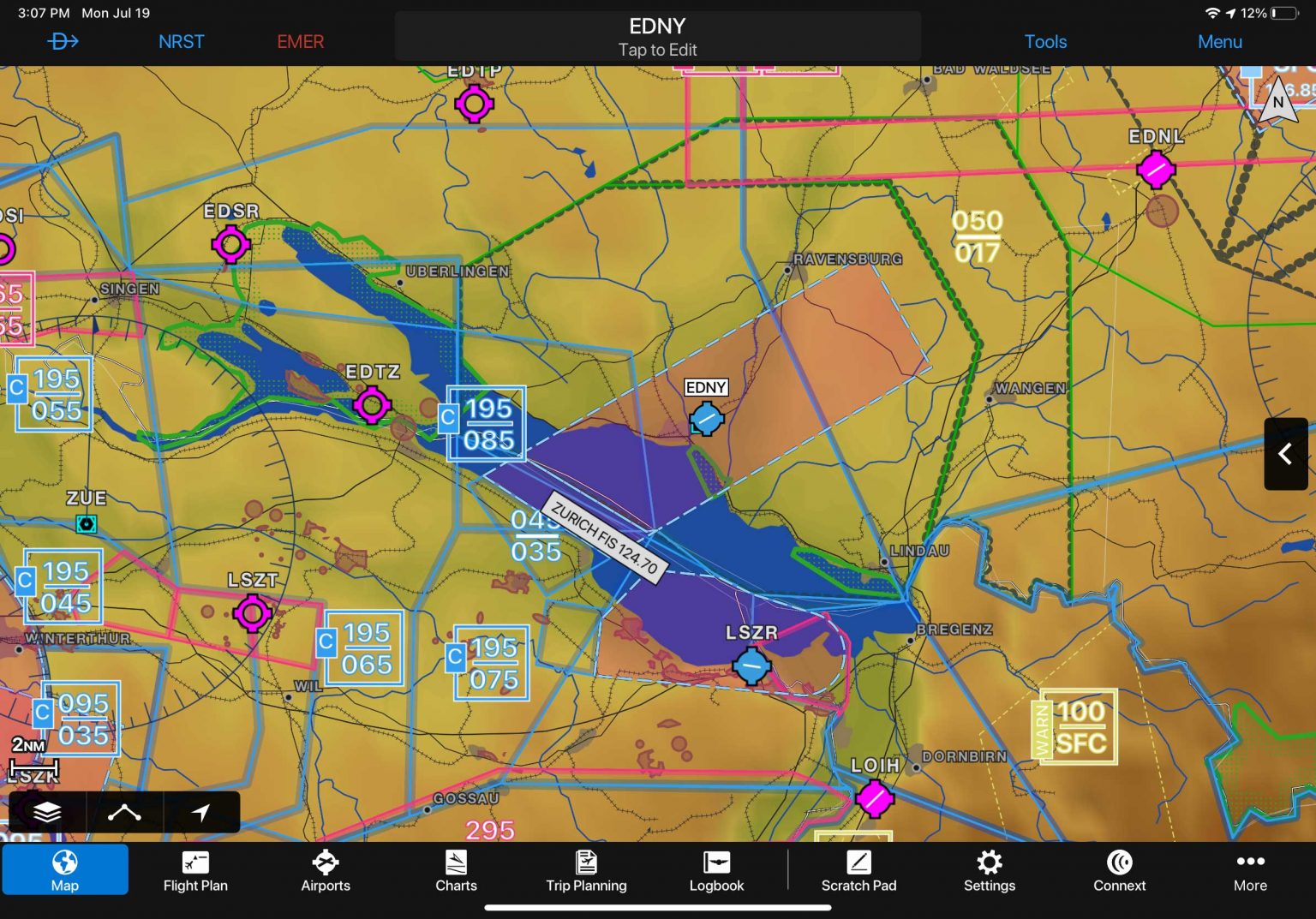
Task: Open the Settings gear
Action: click(x=990, y=869)
